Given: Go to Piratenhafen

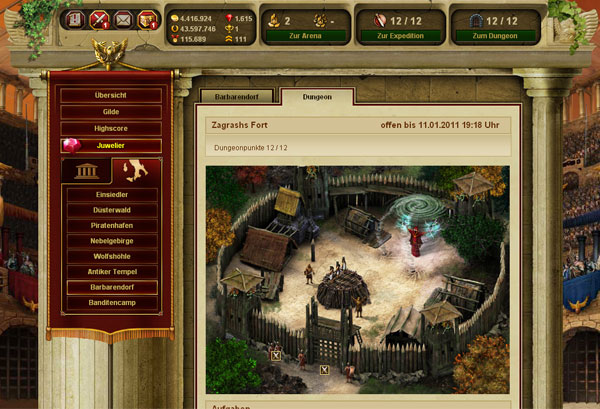Looking at the screenshot, I should pos(111,227).
